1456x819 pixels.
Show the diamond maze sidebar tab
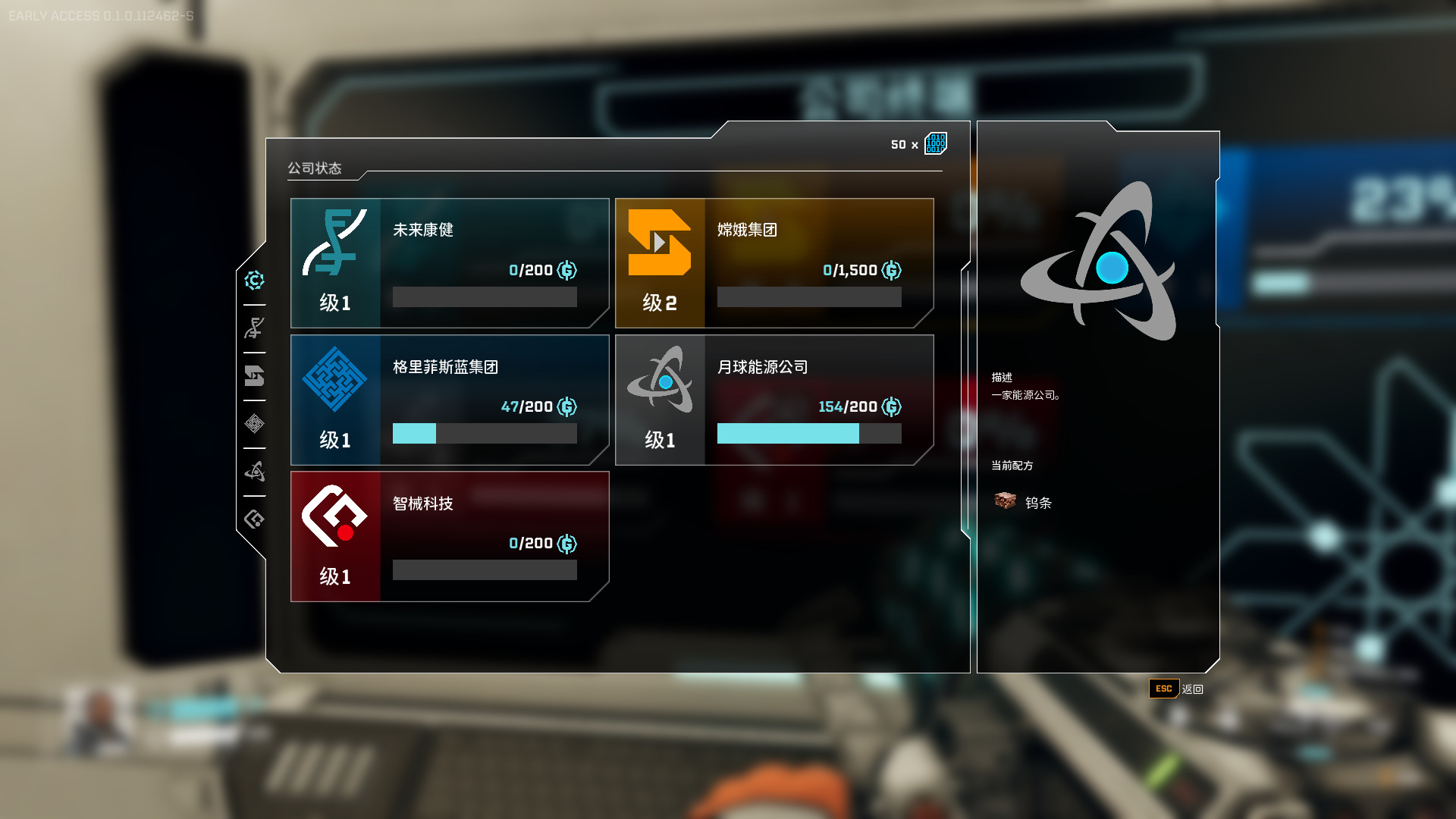(255, 424)
